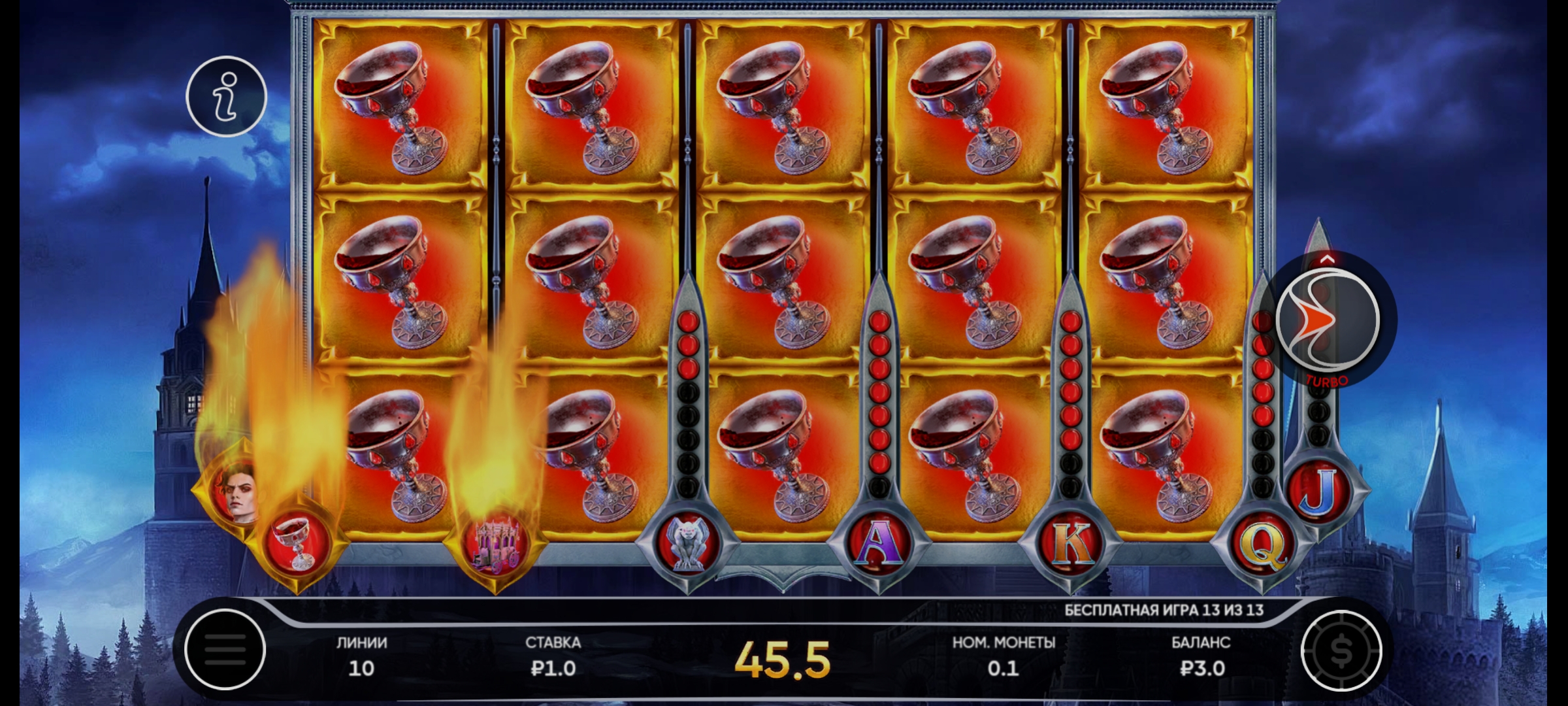Open the game info paytable
The height and width of the screenshot is (706, 1568).
point(226,96)
